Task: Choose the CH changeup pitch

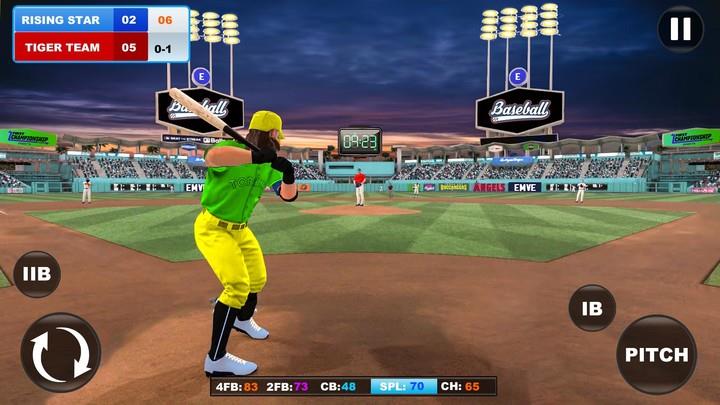Action: click(x=457, y=386)
